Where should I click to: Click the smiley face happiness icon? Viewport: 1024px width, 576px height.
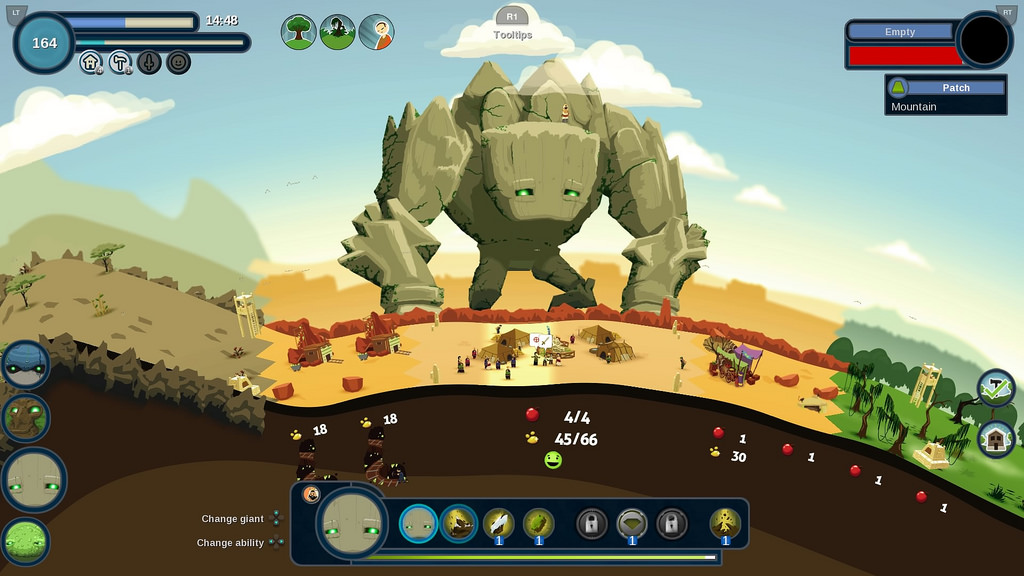(178, 62)
